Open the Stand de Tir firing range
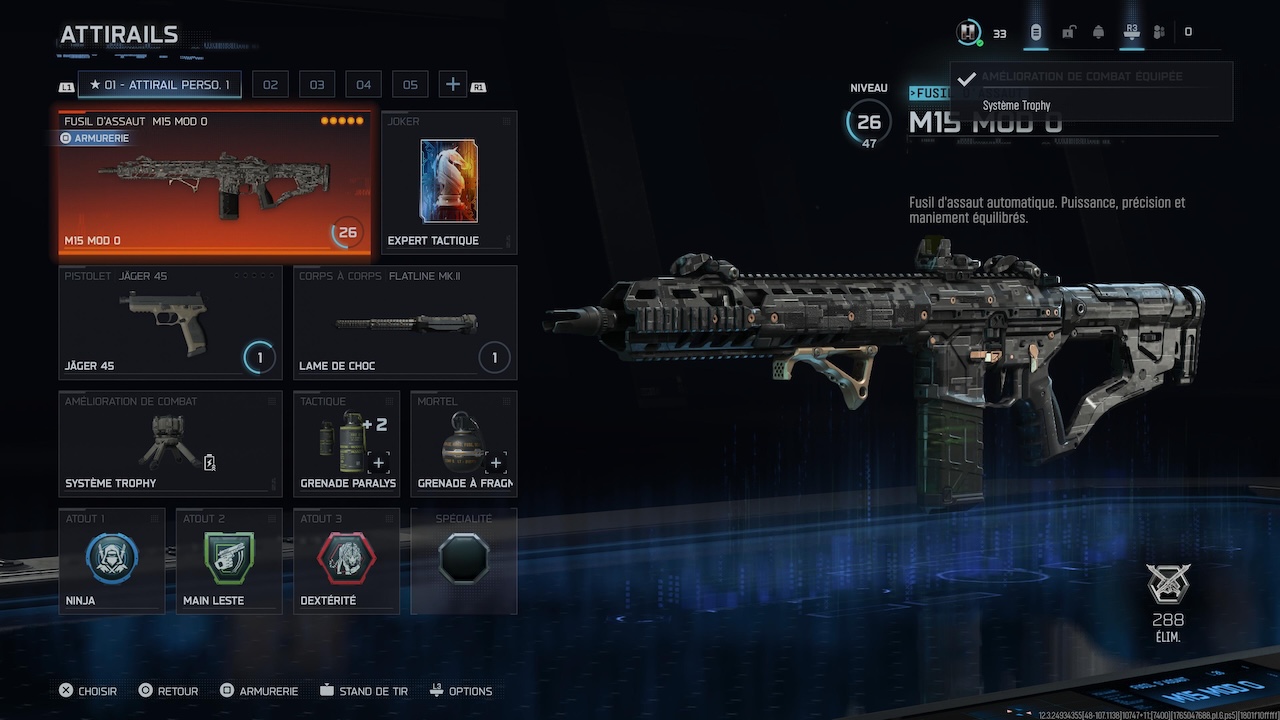The width and height of the screenshot is (1280, 720). [364, 691]
